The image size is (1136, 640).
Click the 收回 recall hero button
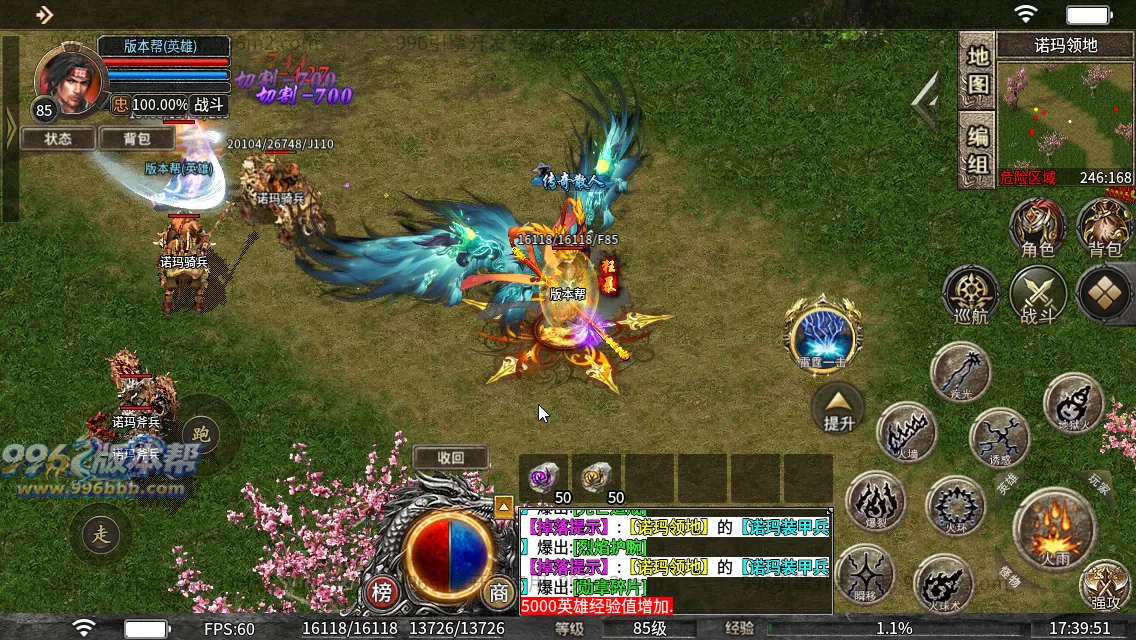click(451, 458)
